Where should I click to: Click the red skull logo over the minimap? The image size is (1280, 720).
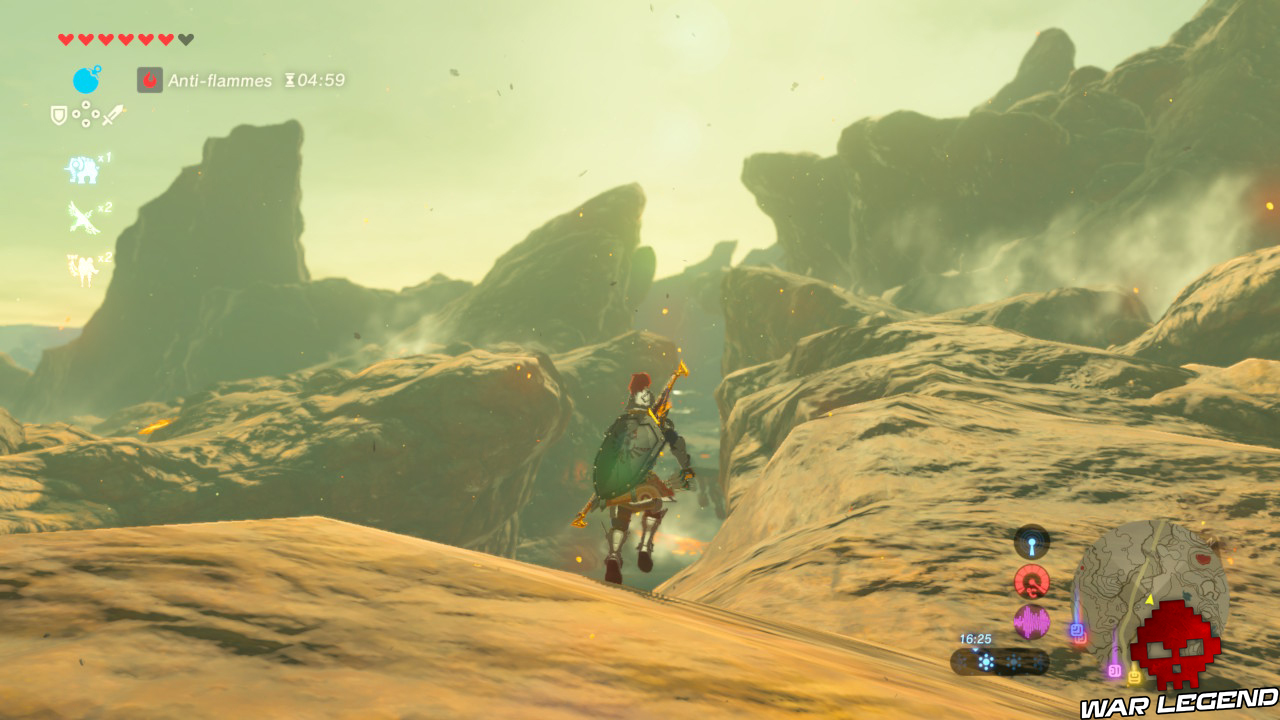[1174, 645]
